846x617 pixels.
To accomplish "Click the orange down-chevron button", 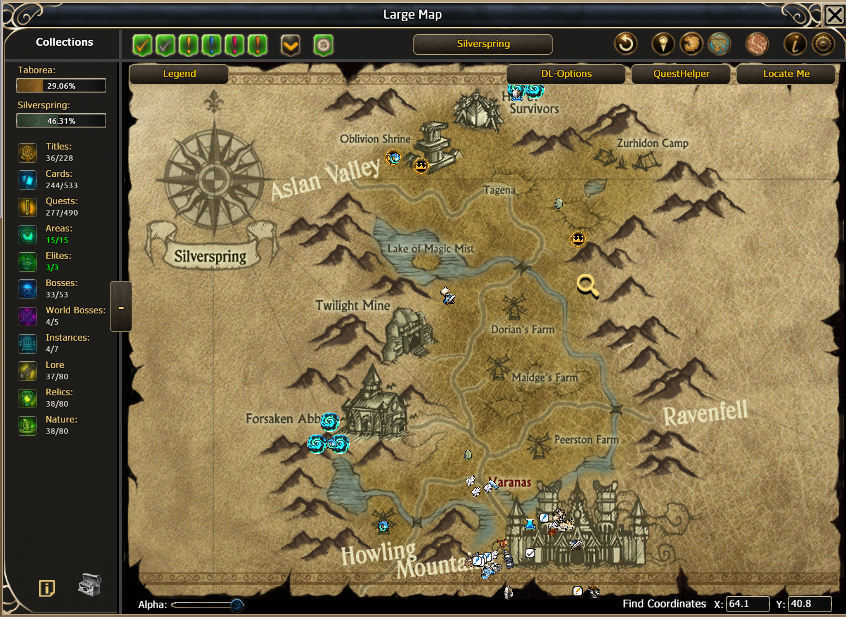I will pos(290,45).
